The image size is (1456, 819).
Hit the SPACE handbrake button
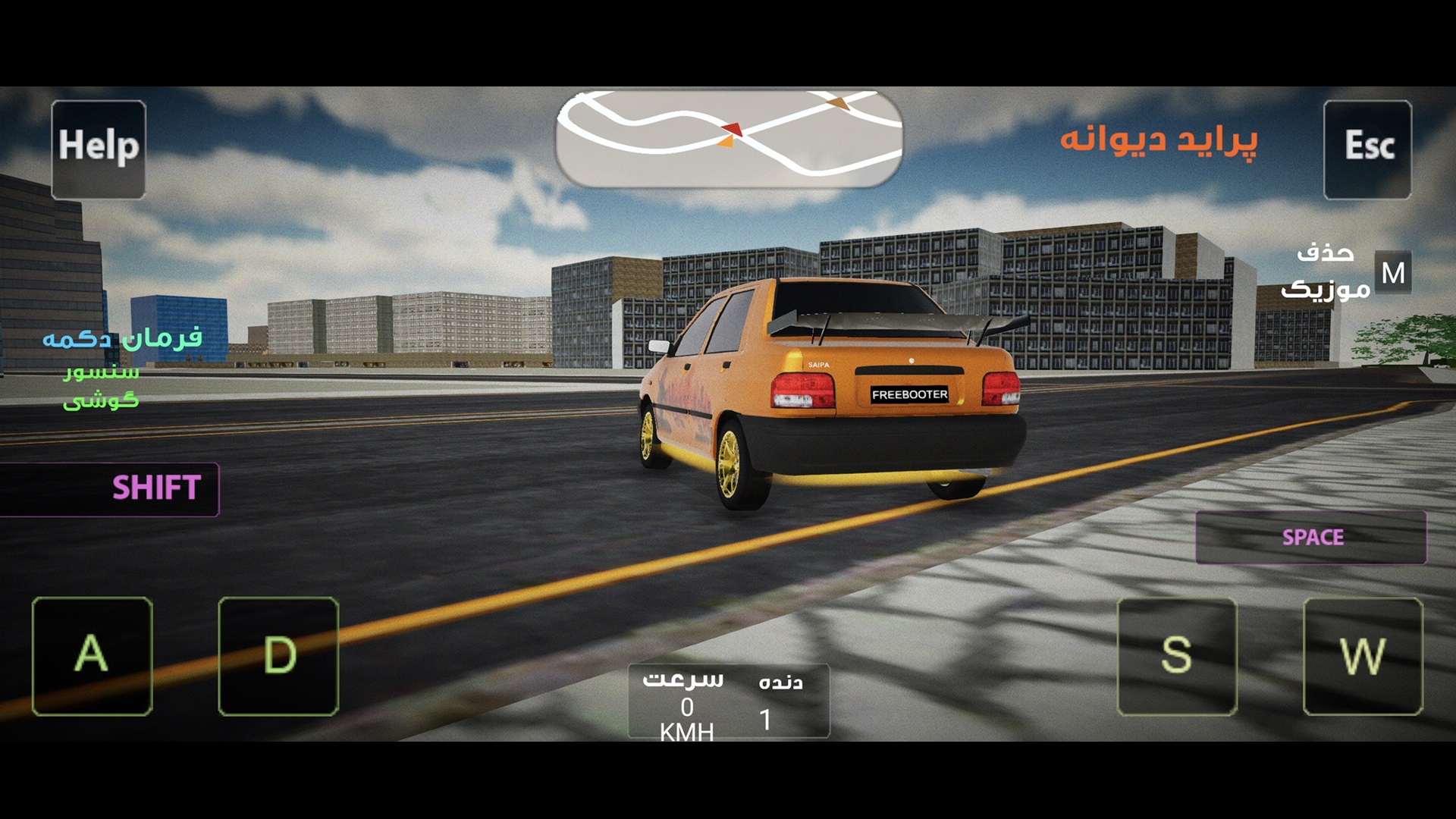point(1311,538)
